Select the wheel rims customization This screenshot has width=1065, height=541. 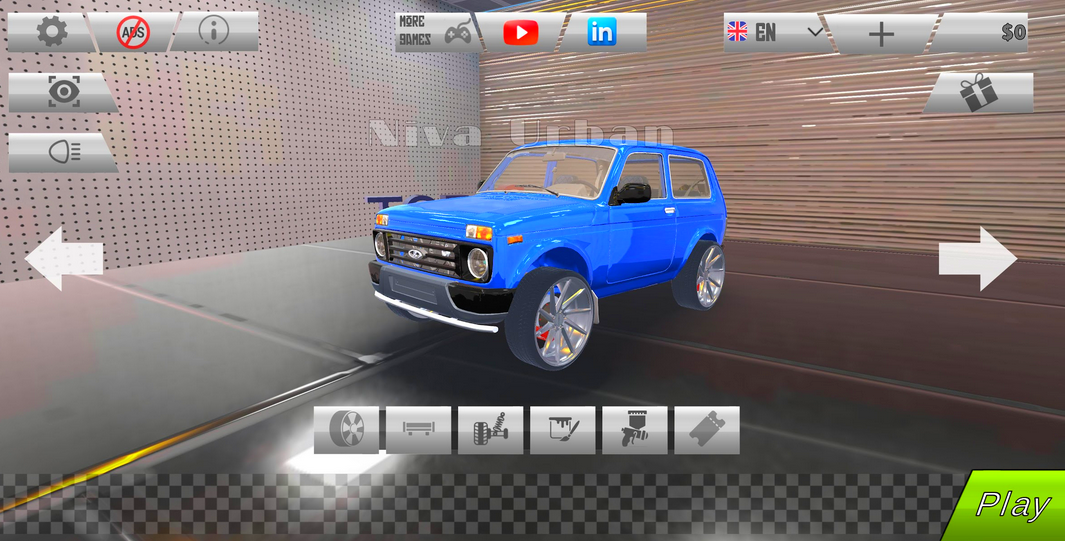[x=347, y=430]
